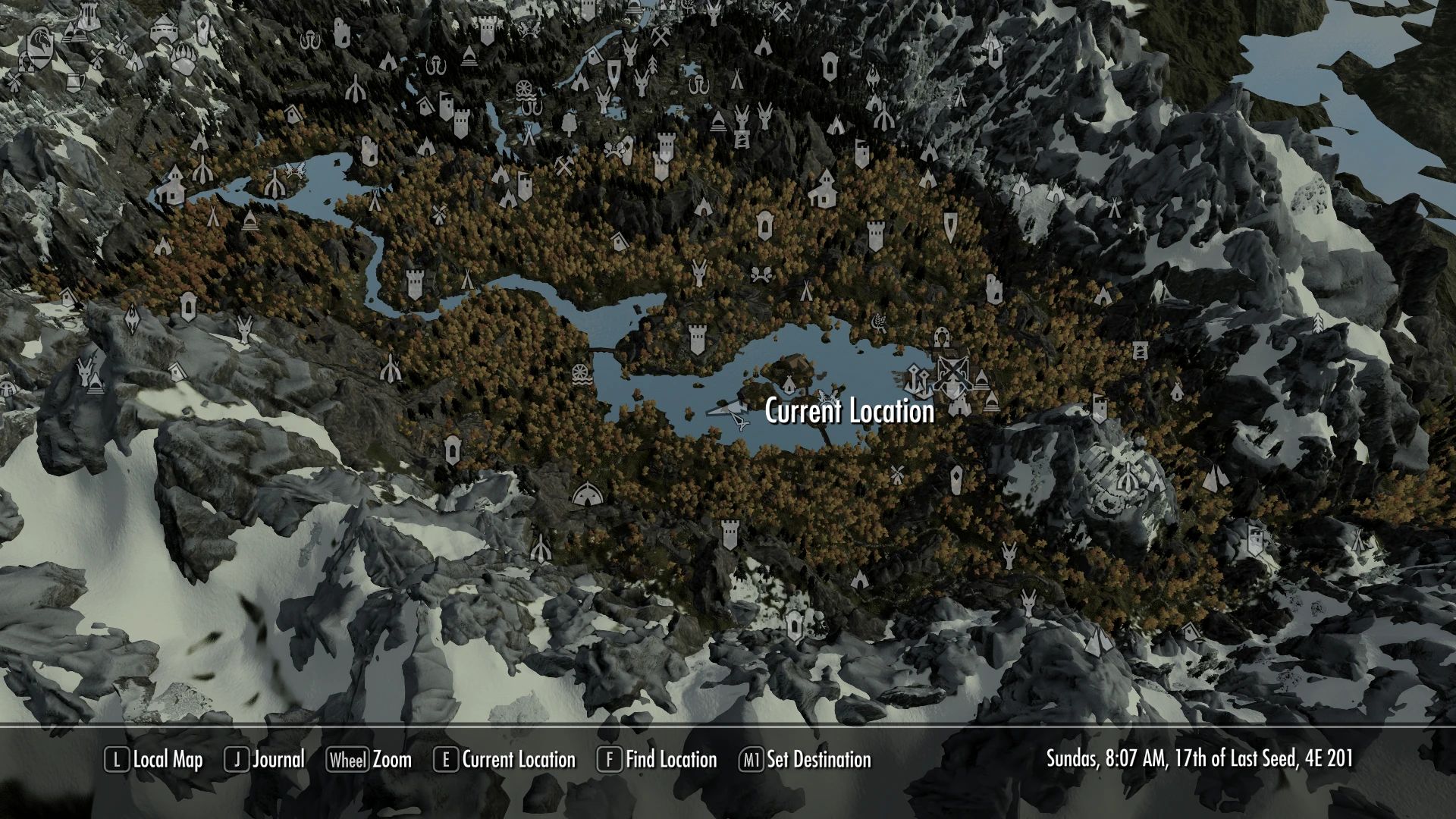Select the crossed-swords shield city marker
The width and height of the screenshot is (1456, 819).
click(x=952, y=374)
